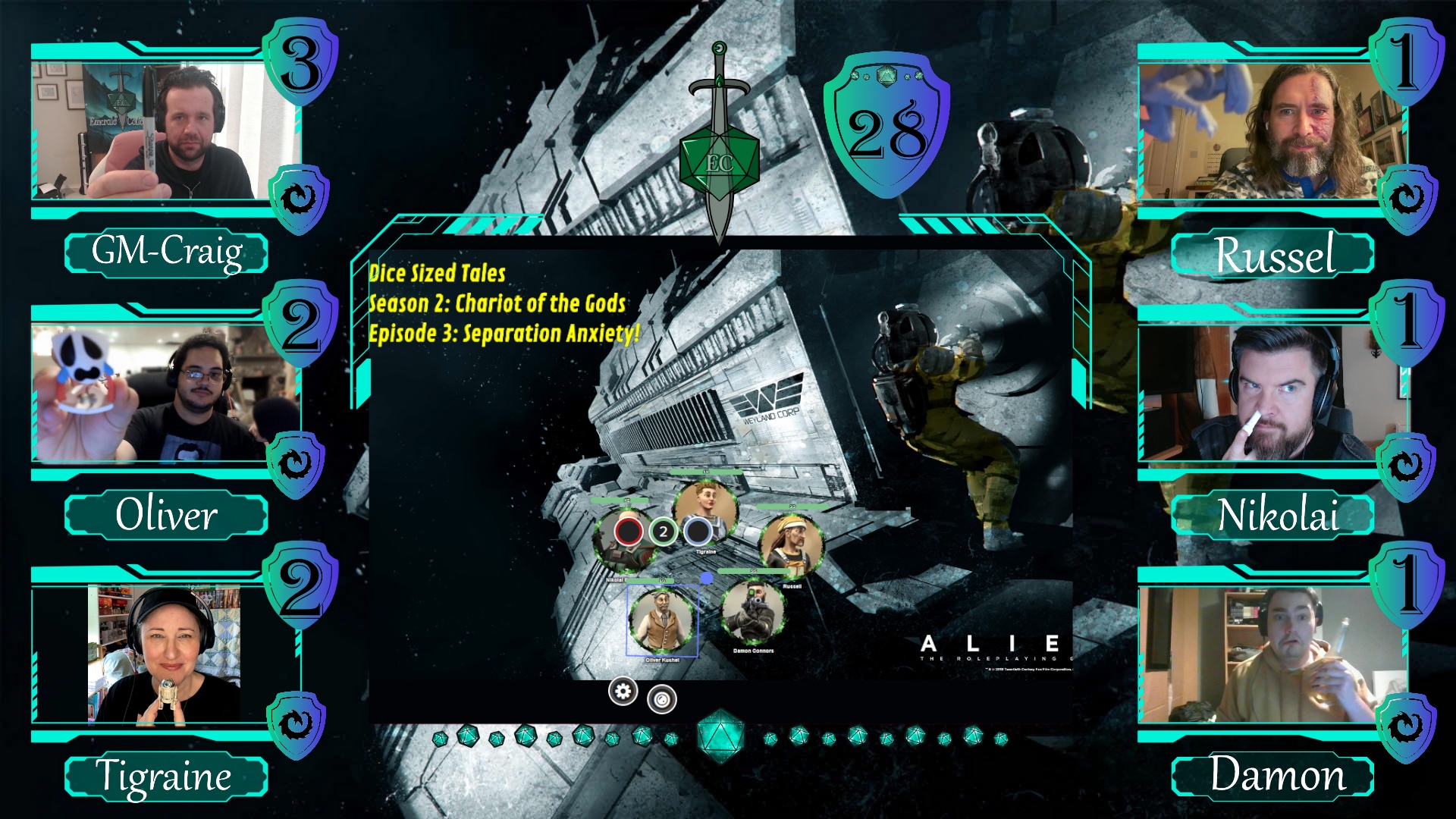This screenshot has width=1456, height=819.
Task: Click the token status marker circle button
Action: [x=662, y=699]
